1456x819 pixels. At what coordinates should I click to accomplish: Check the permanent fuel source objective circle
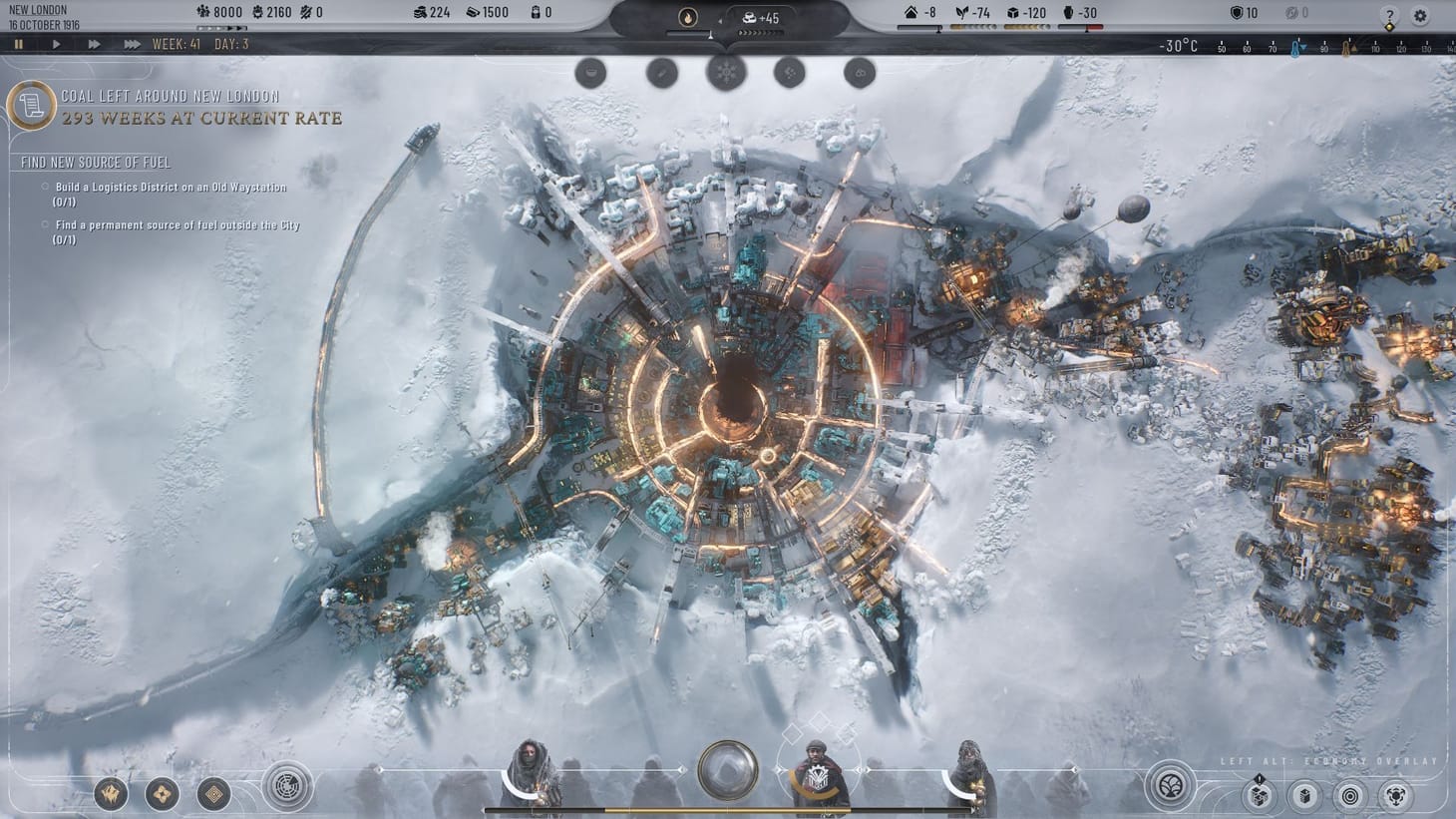coord(44,225)
